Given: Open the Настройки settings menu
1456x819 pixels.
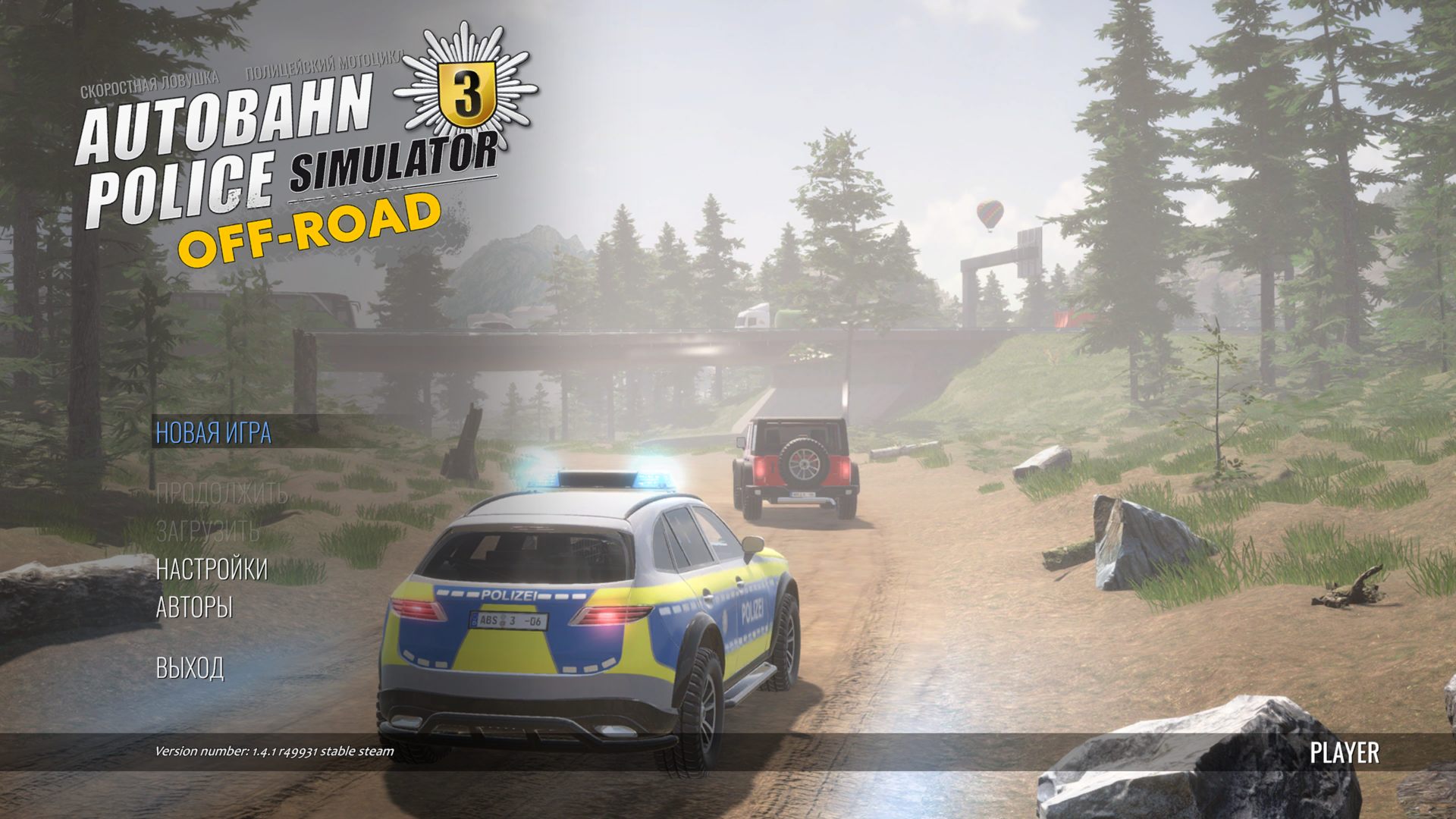Looking at the screenshot, I should tap(212, 569).
